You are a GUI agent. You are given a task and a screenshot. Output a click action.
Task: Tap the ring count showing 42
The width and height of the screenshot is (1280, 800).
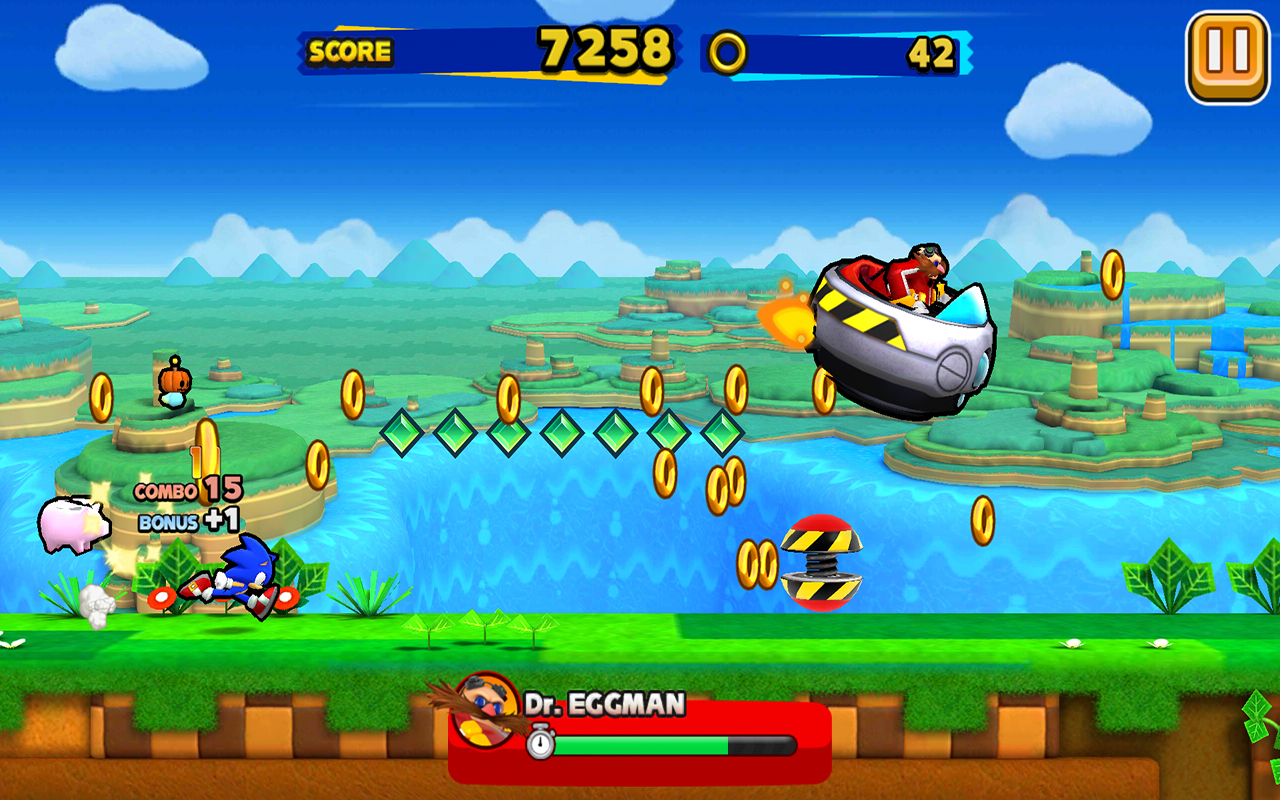932,51
